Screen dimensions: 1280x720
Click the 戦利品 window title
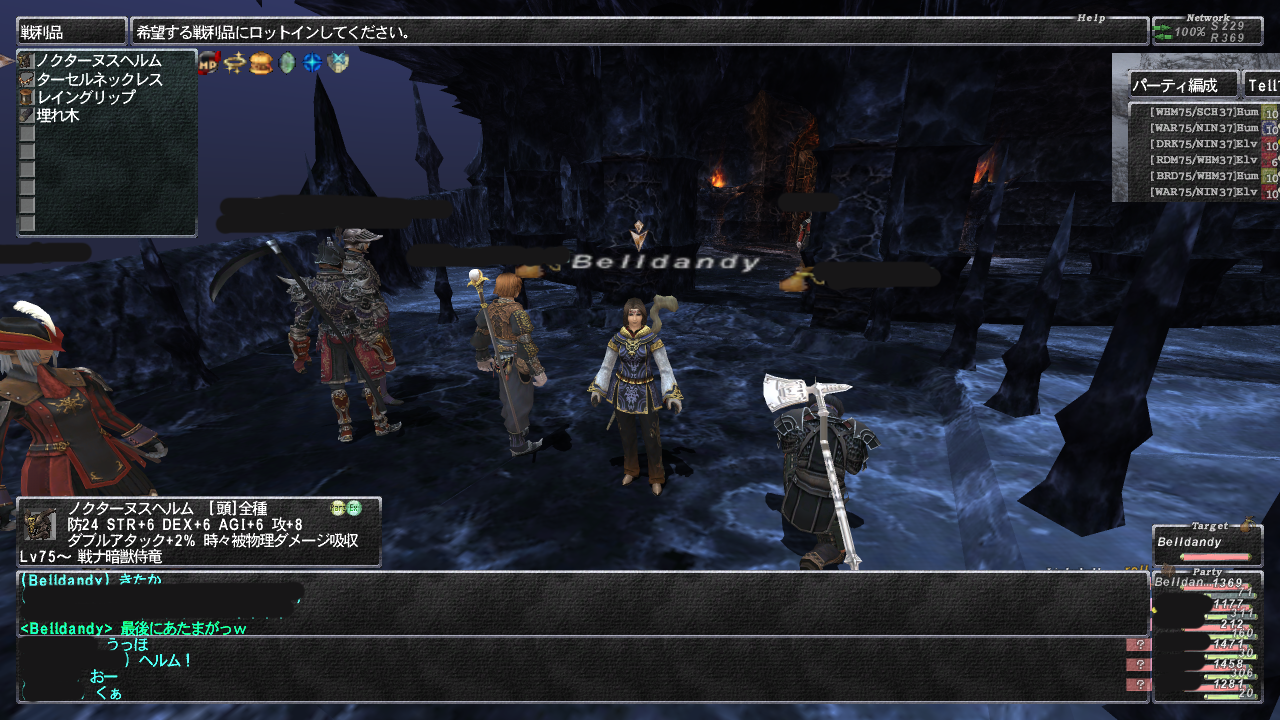point(71,32)
